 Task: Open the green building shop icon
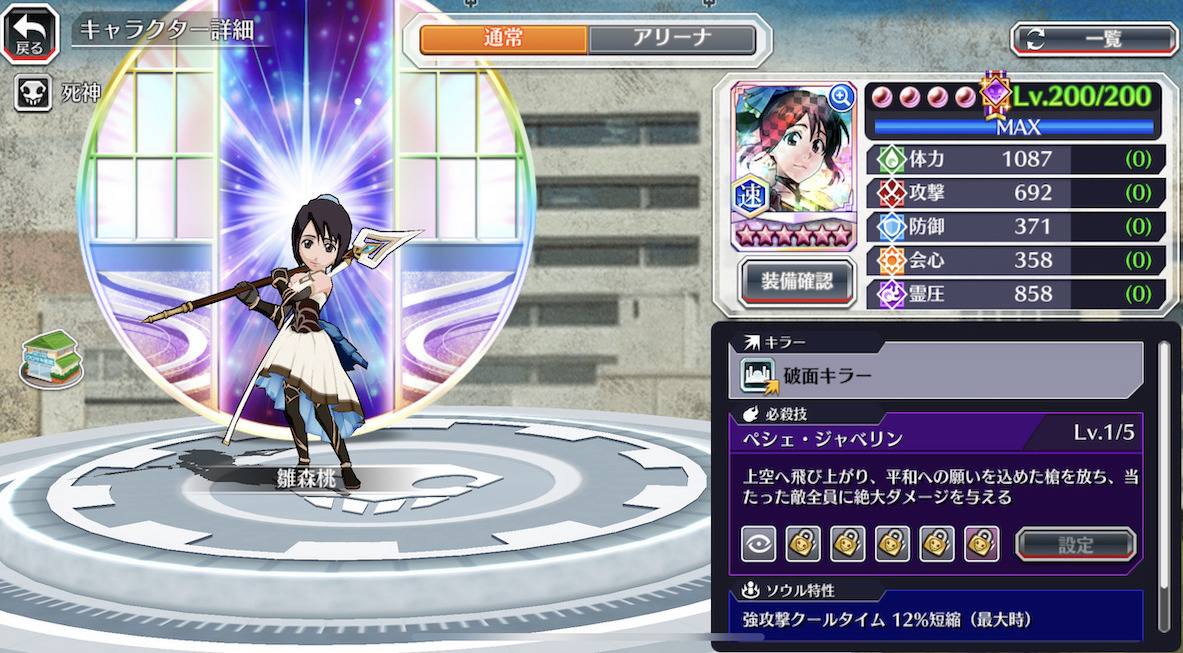(x=51, y=359)
